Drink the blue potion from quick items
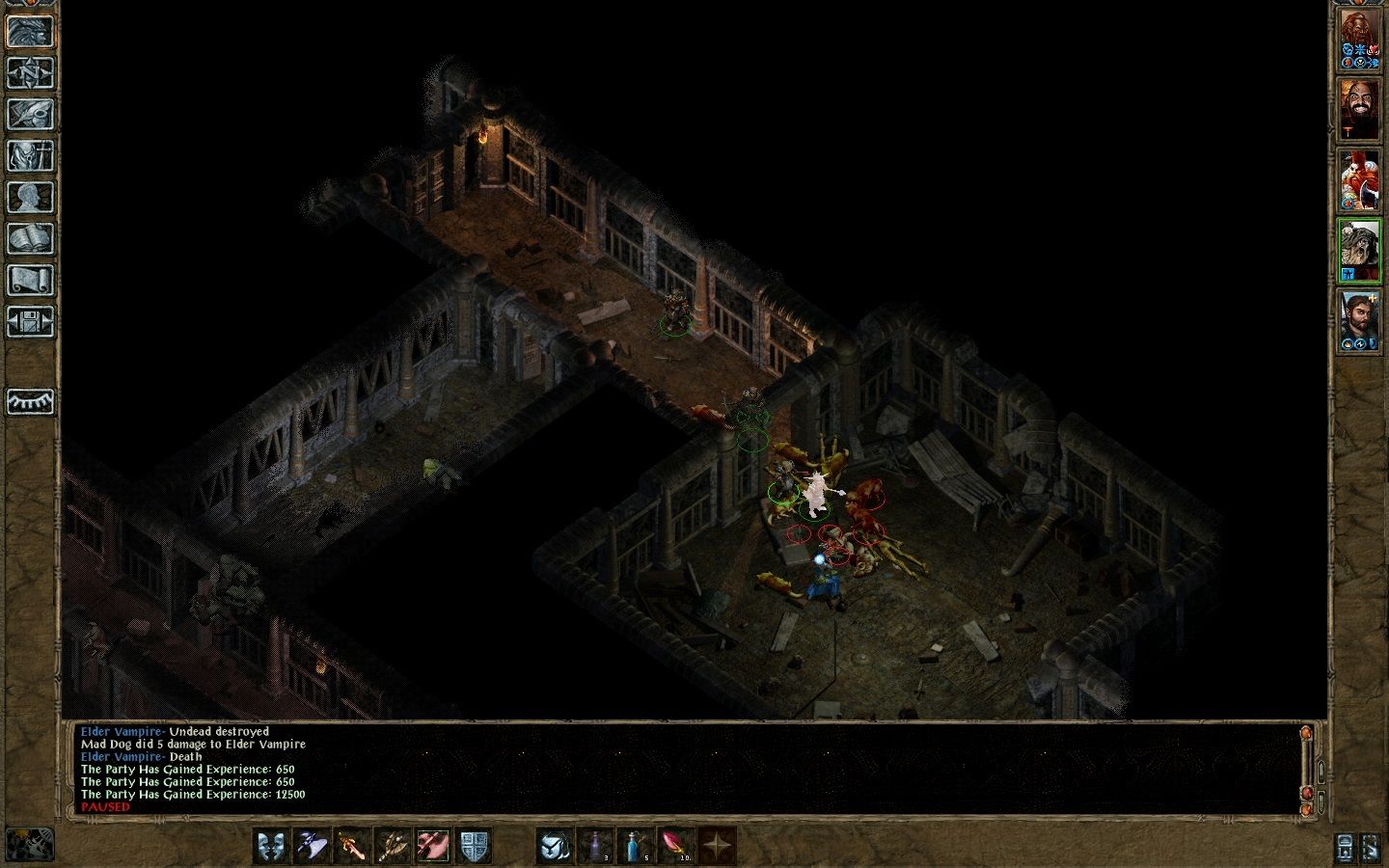Image resolution: width=1389 pixels, height=868 pixels. pyautogui.click(x=635, y=846)
